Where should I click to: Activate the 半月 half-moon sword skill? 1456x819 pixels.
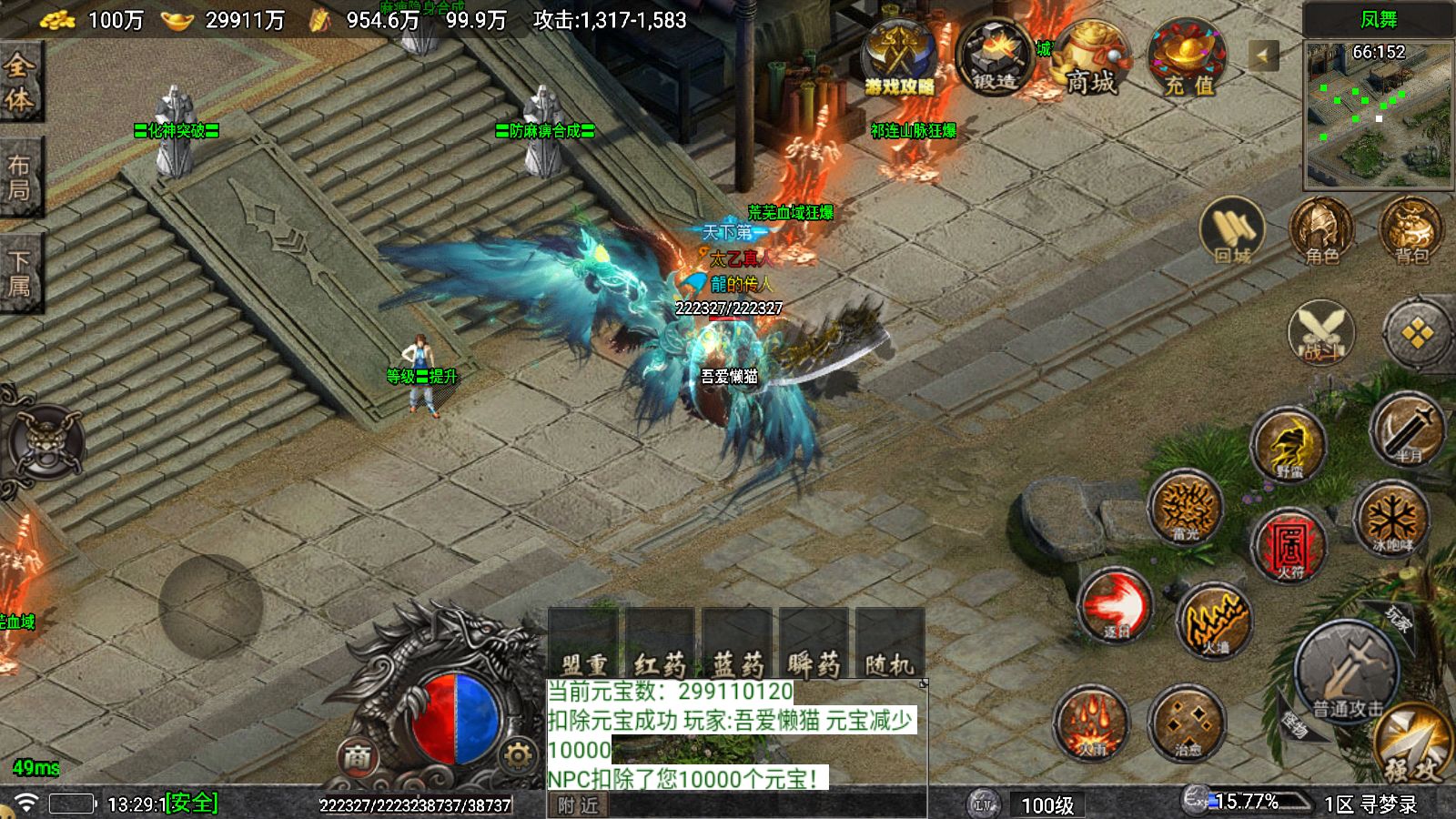(1407, 430)
